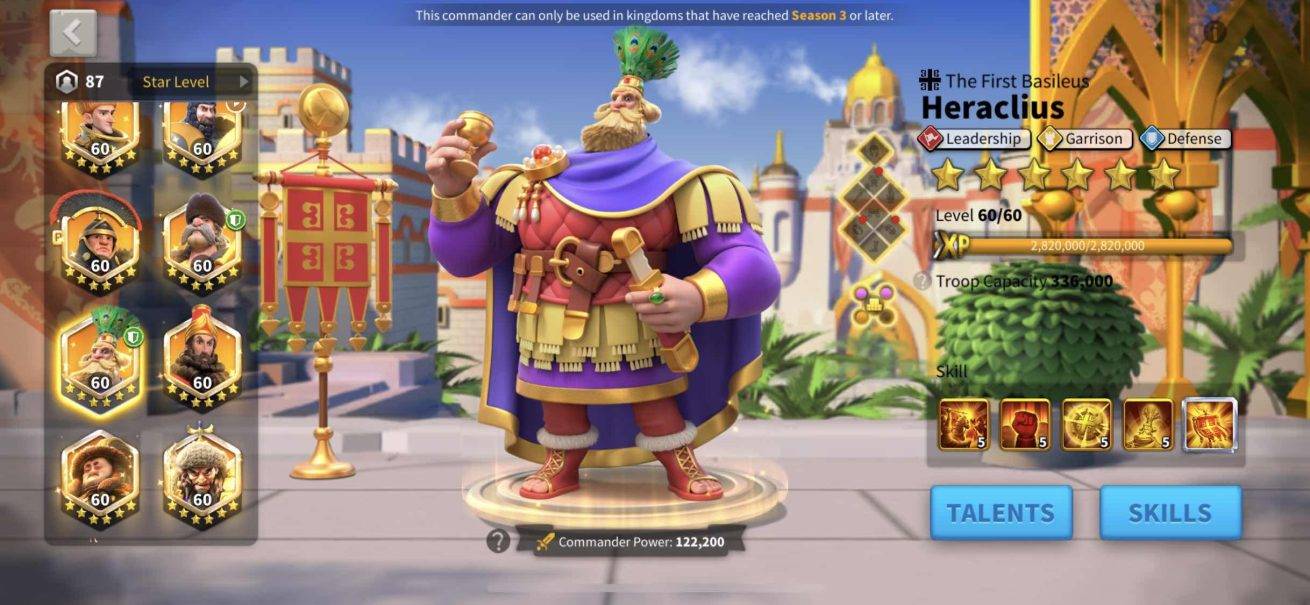
Task: Show the Leadership specialty tag
Action: 974,139
